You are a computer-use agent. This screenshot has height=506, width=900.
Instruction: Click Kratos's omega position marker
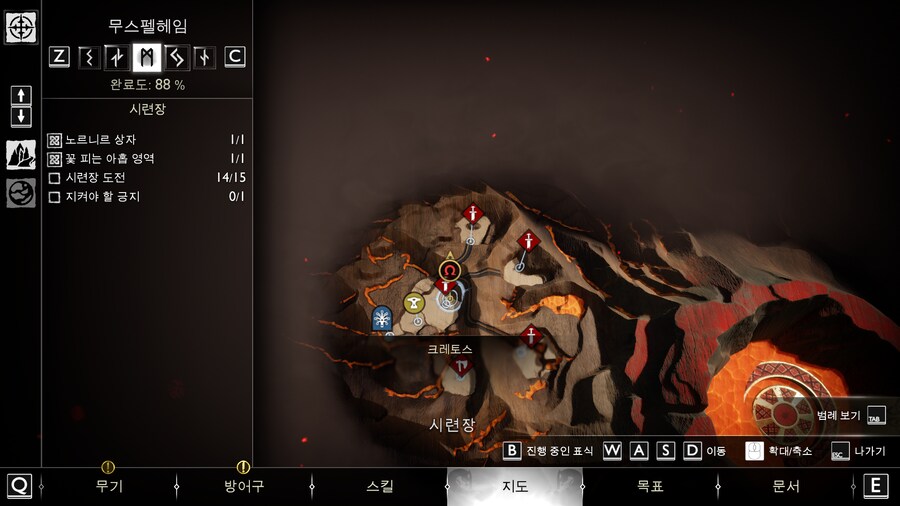click(x=450, y=271)
